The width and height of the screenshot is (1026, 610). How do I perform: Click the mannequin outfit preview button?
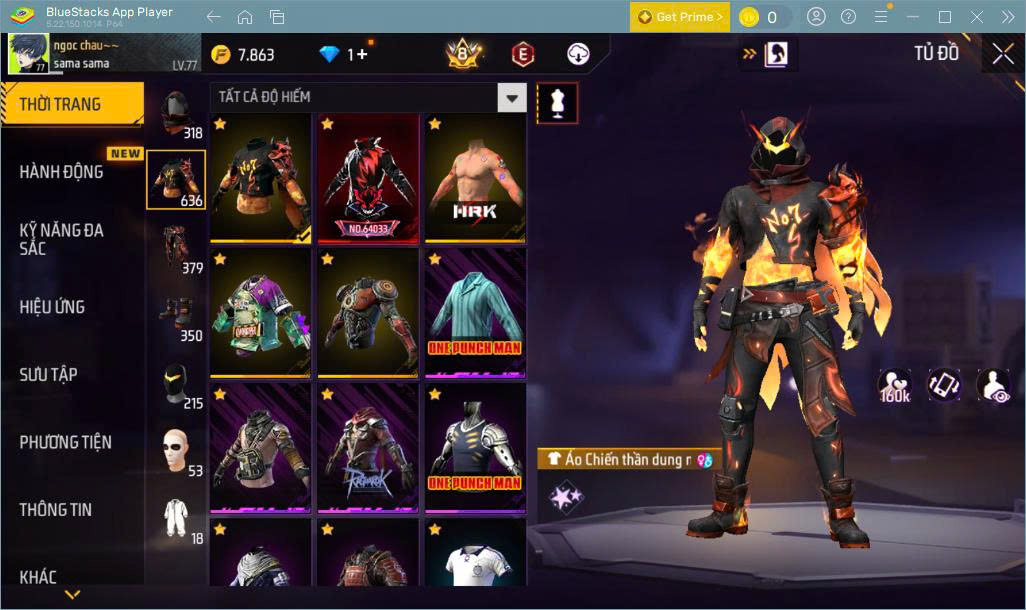point(557,102)
